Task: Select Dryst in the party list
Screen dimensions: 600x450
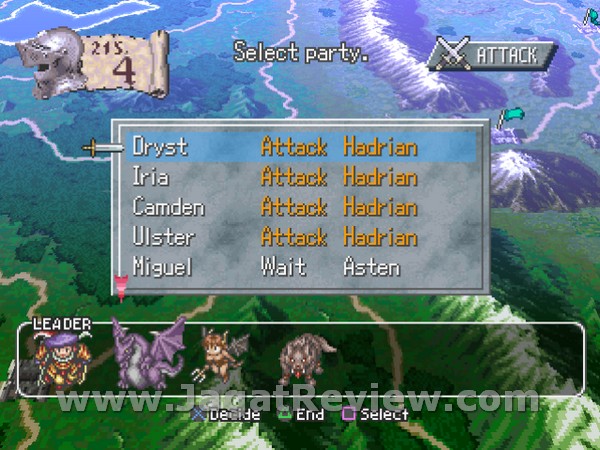Action: (x=160, y=147)
